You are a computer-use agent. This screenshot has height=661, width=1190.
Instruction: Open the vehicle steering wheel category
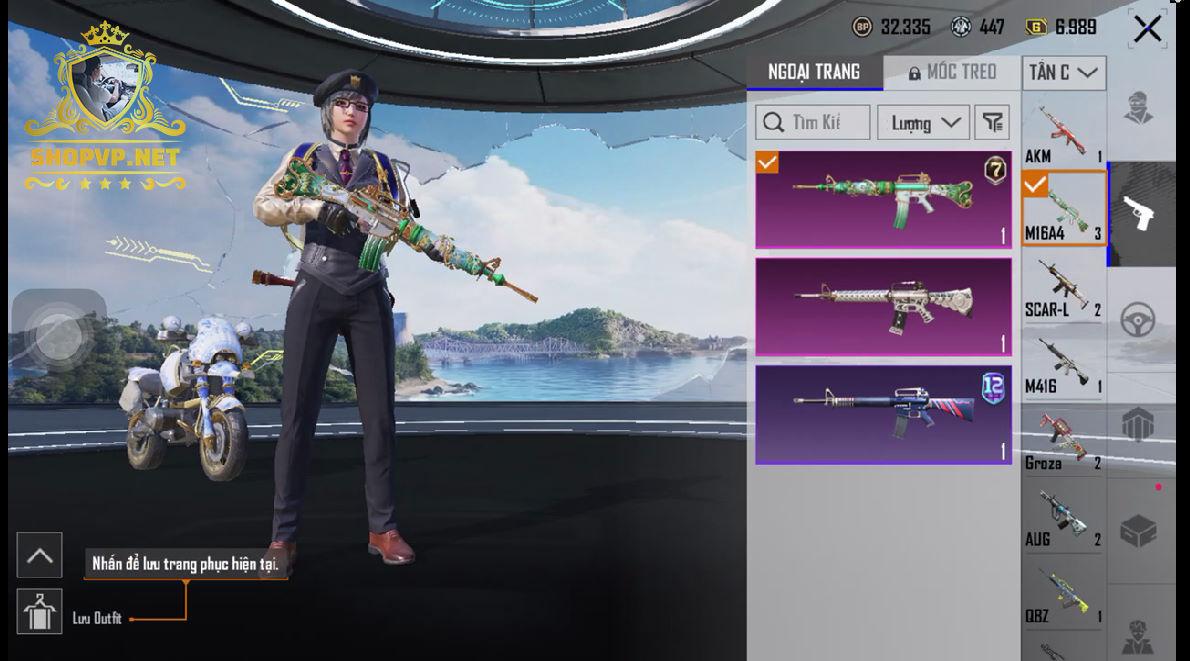point(1140,320)
